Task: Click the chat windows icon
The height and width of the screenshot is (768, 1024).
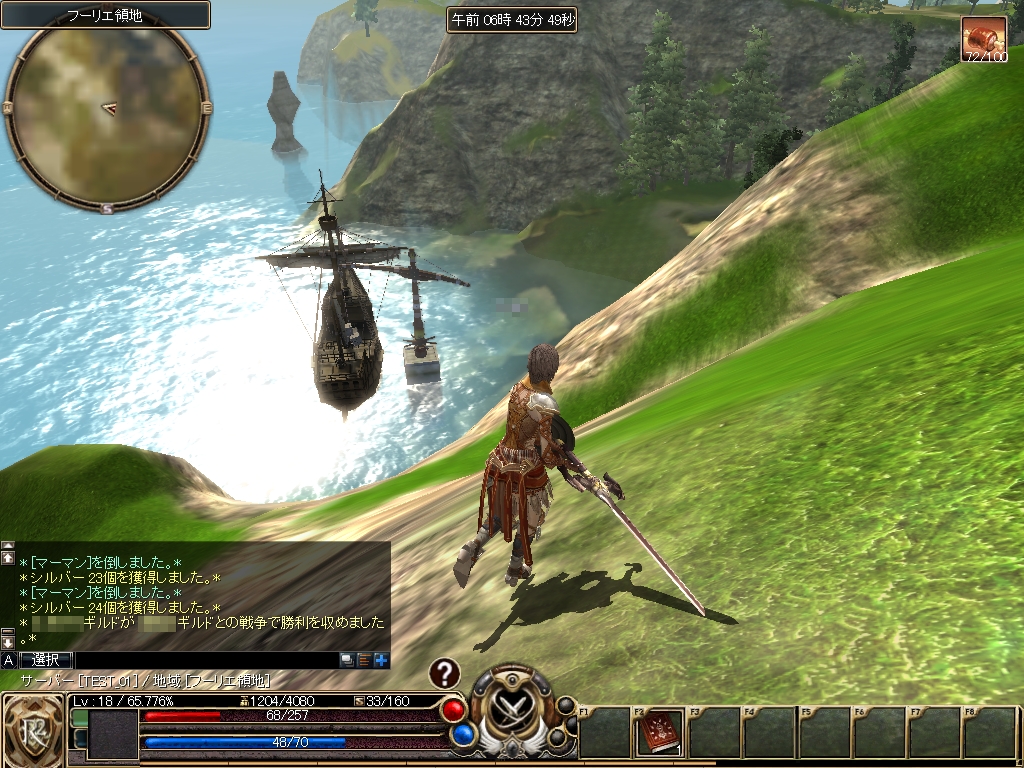Action: 347,660
